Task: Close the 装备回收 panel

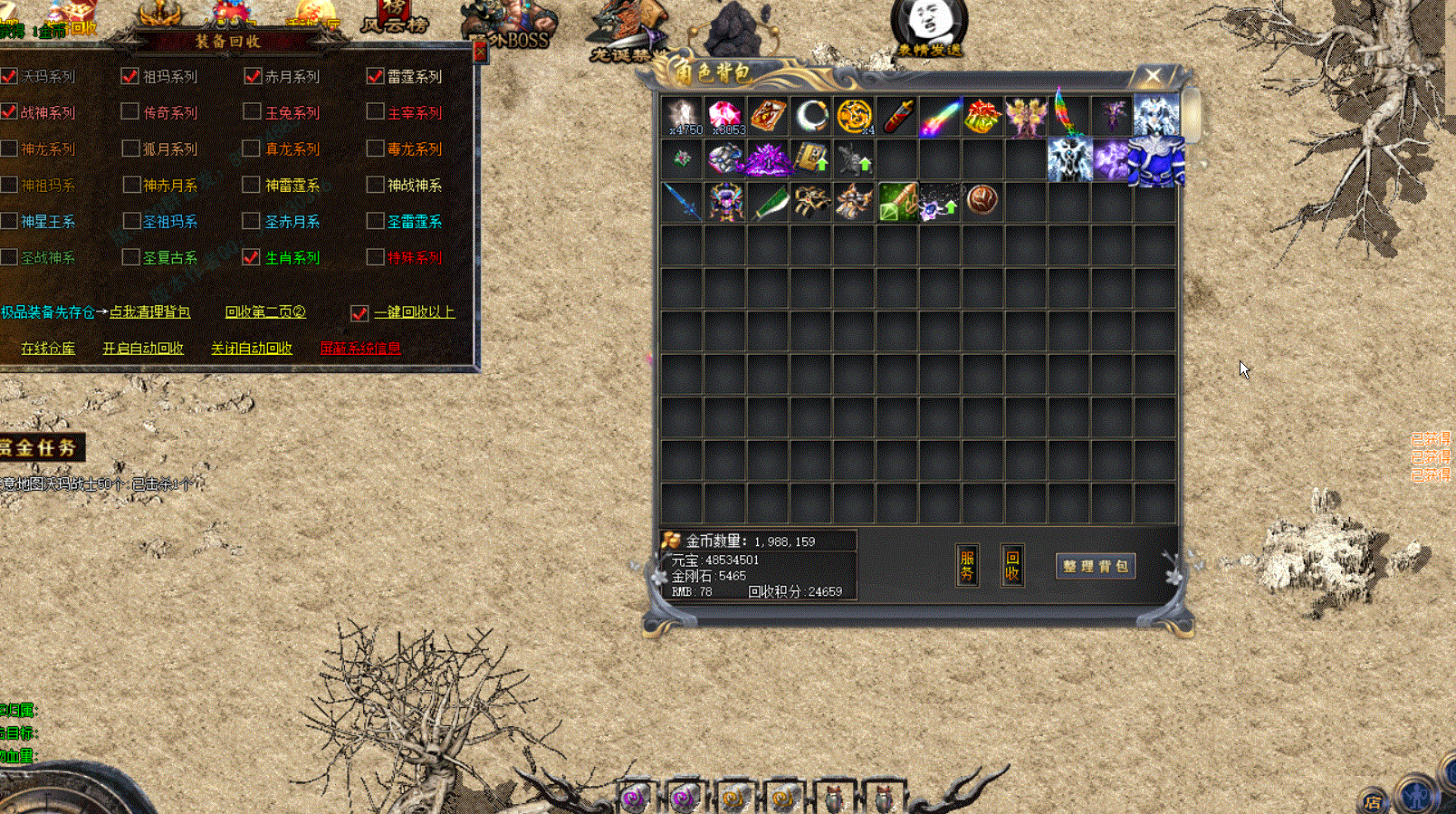Action: pyautogui.click(x=479, y=53)
